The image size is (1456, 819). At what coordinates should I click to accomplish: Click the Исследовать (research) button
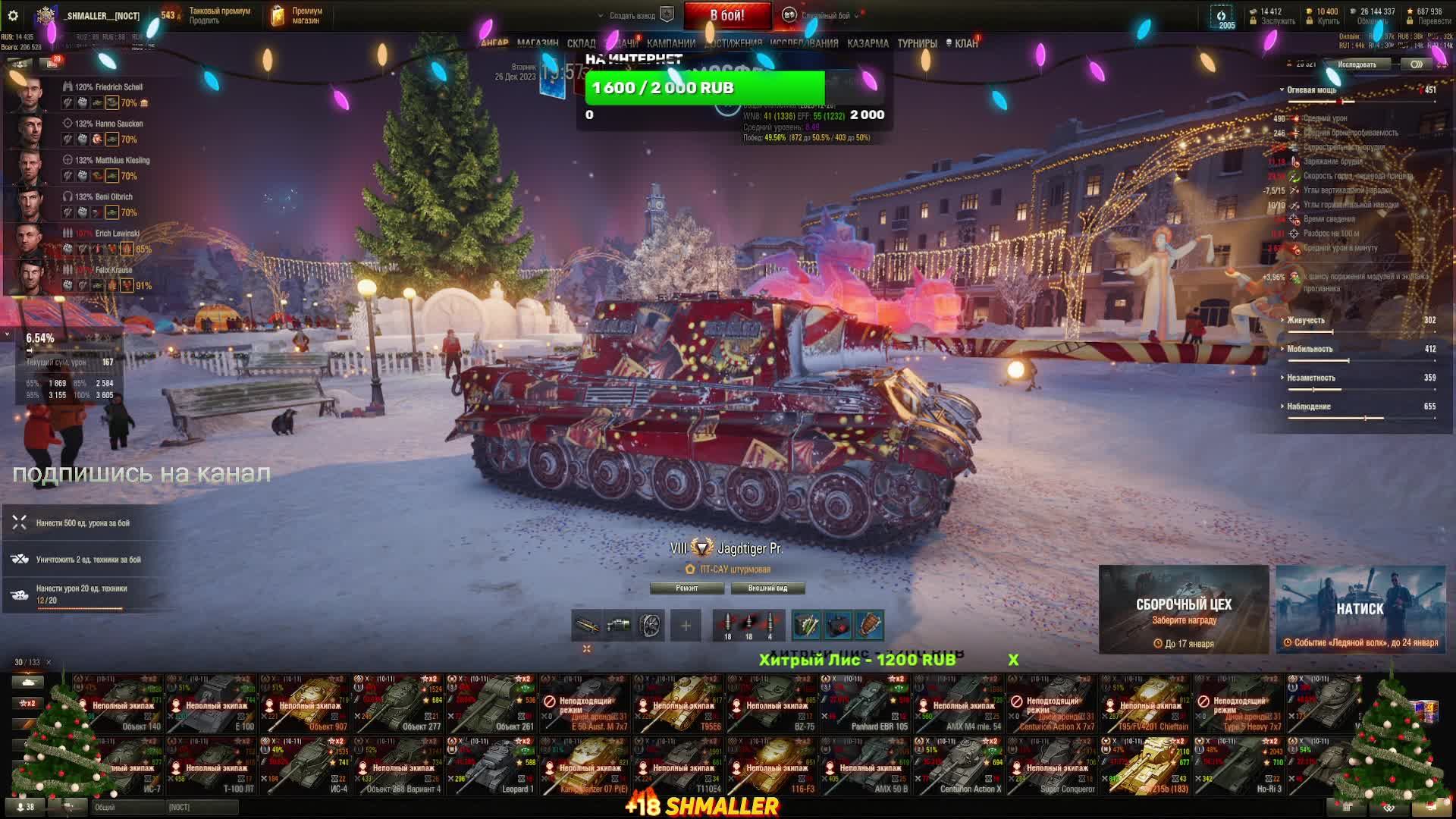click(1357, 64)
